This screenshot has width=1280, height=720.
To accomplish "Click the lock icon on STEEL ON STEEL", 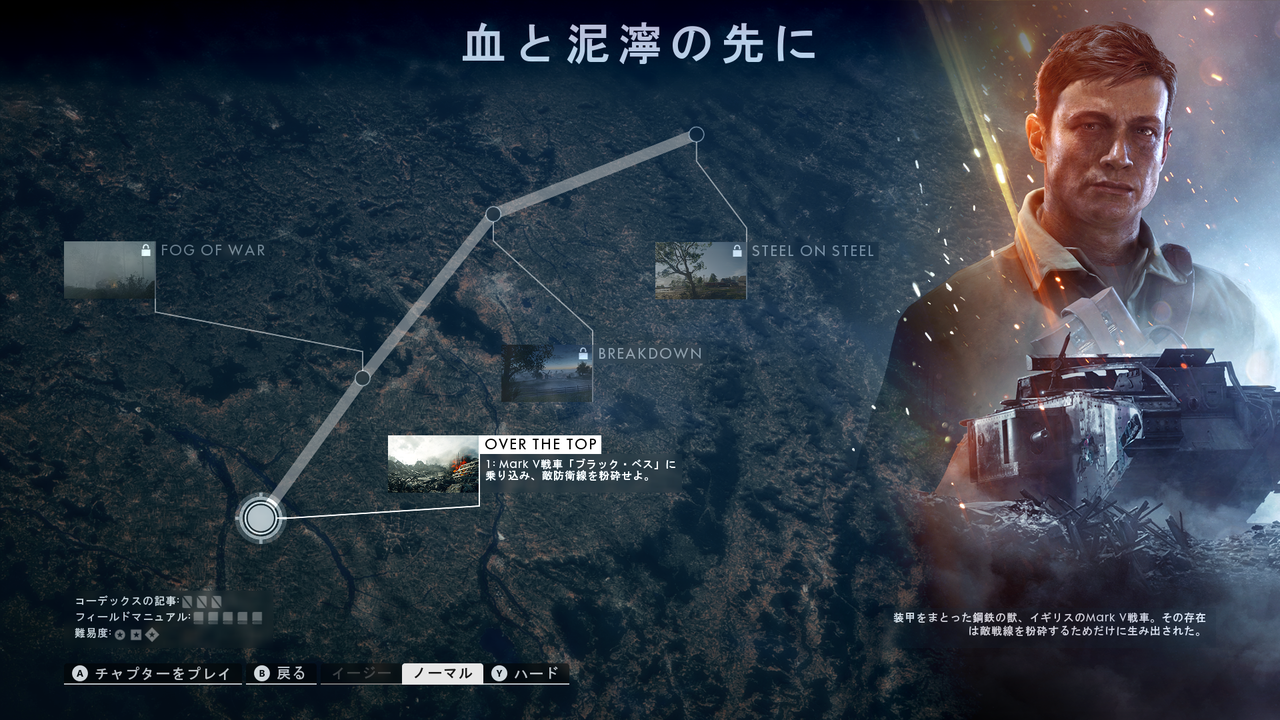I will (x=738, y=251).
